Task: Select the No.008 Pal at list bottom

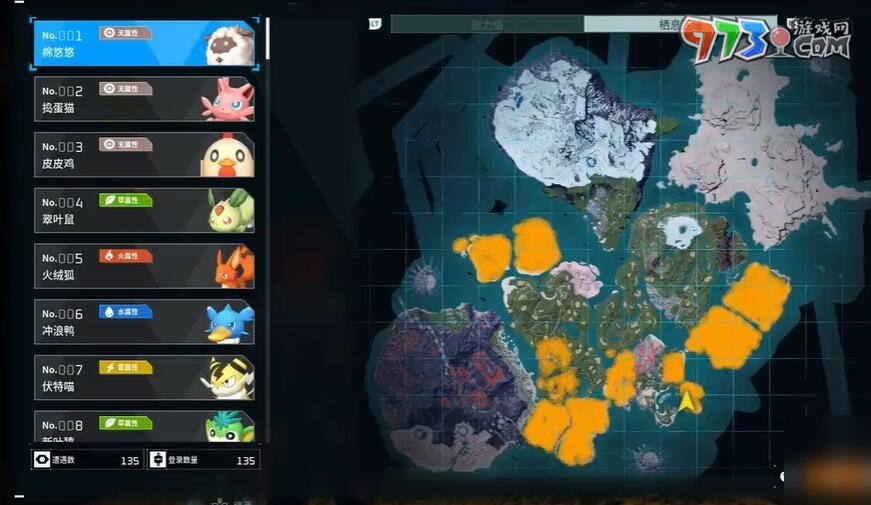Action: [x=145, y=426]
